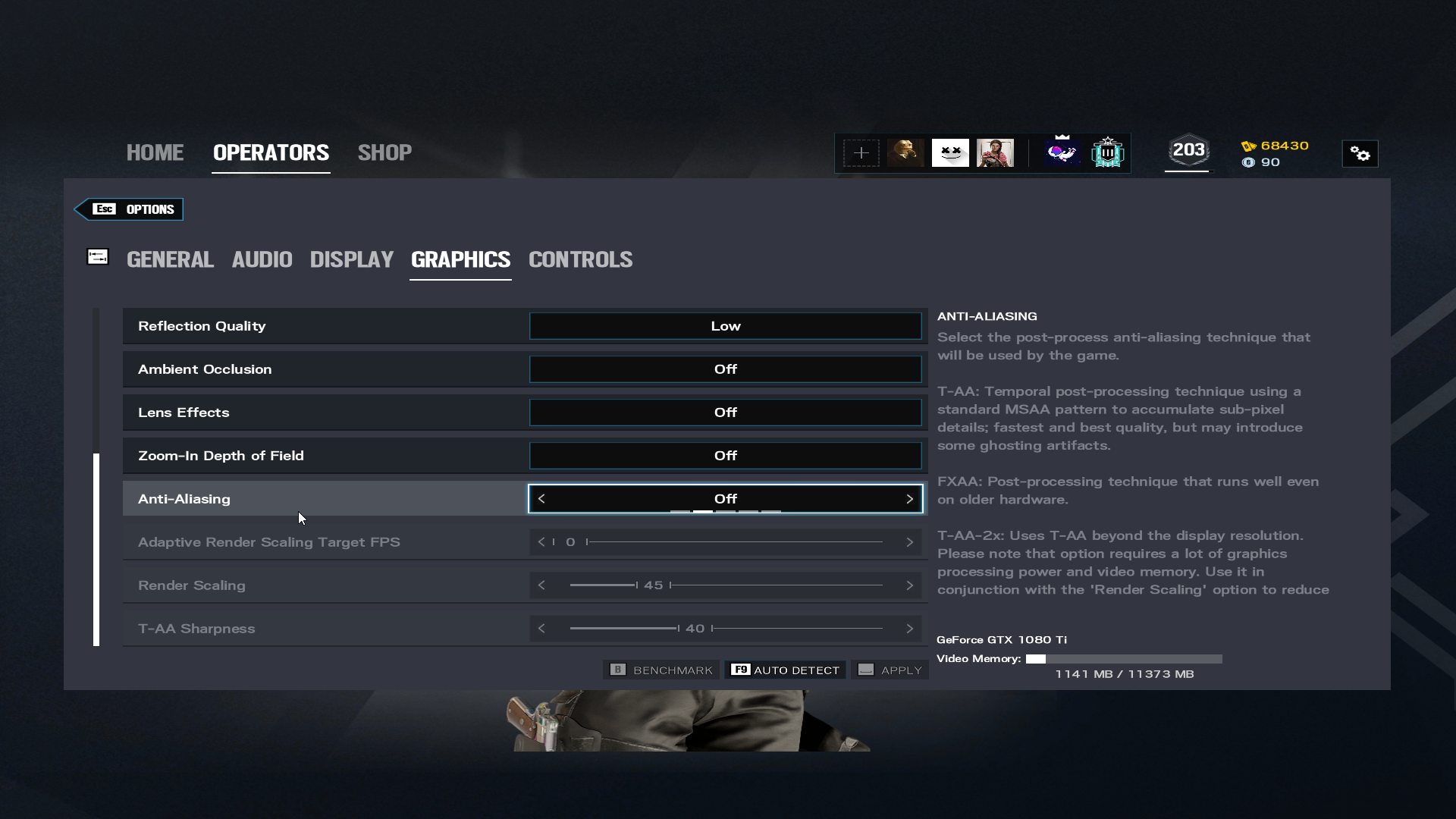Screen dimensions: 1456x819
Task: Switch to the Audio options tab
Action: click(262, 259)
